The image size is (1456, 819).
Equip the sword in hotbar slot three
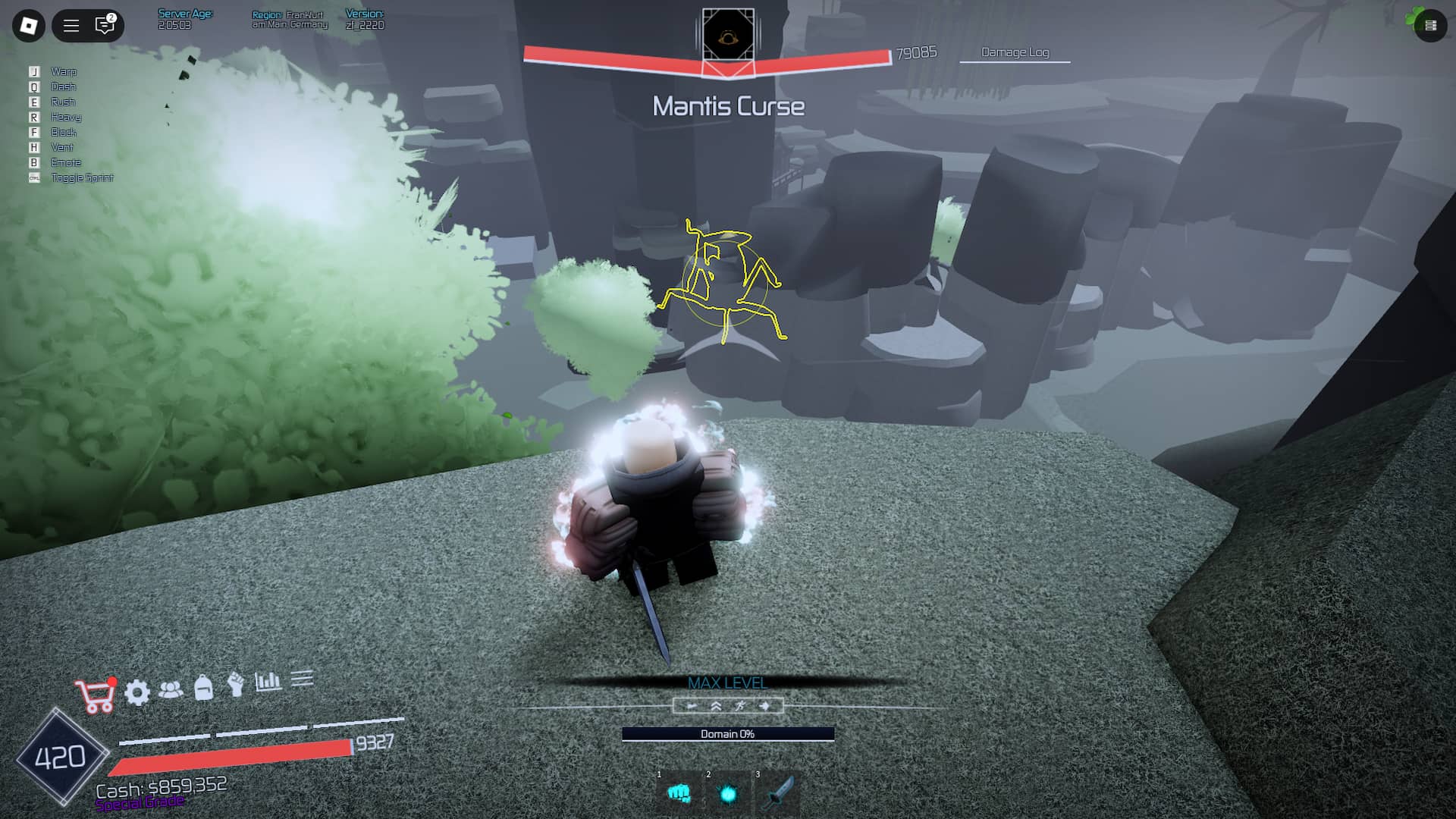(x=778, y=794)
